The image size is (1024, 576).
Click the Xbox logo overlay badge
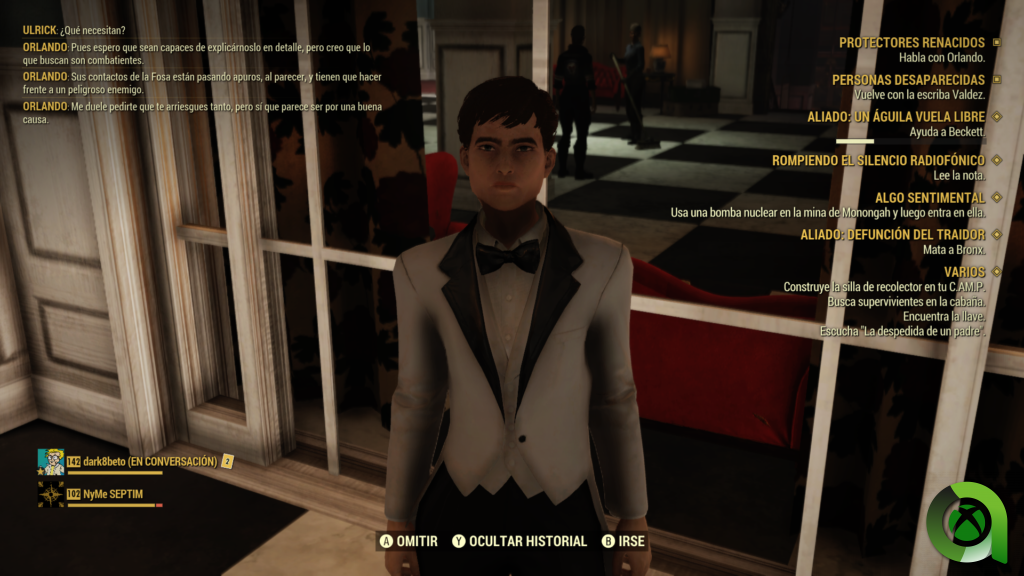point(966,522)
